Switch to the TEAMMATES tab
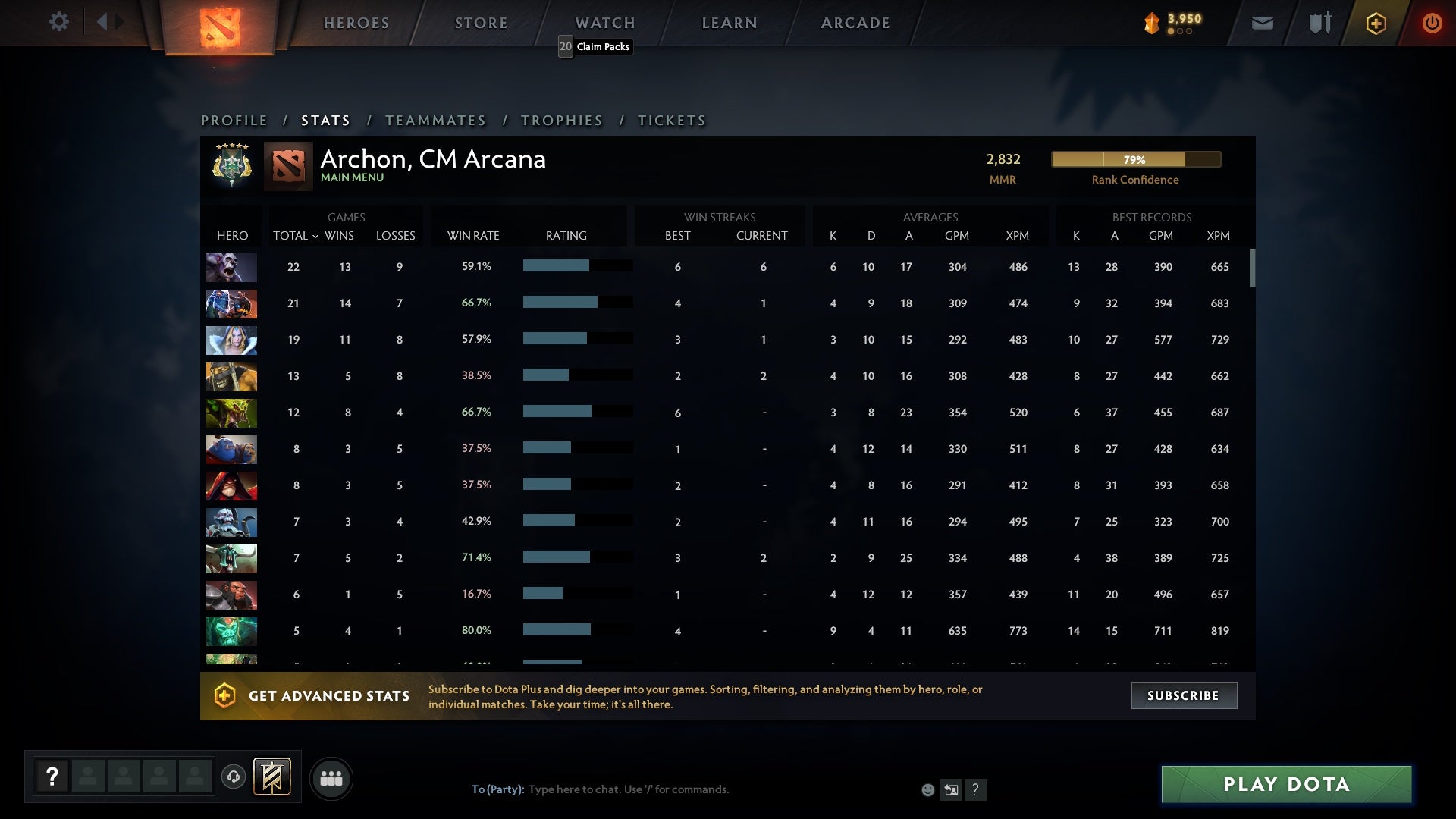1456x819 pixels. click(436, 120)
